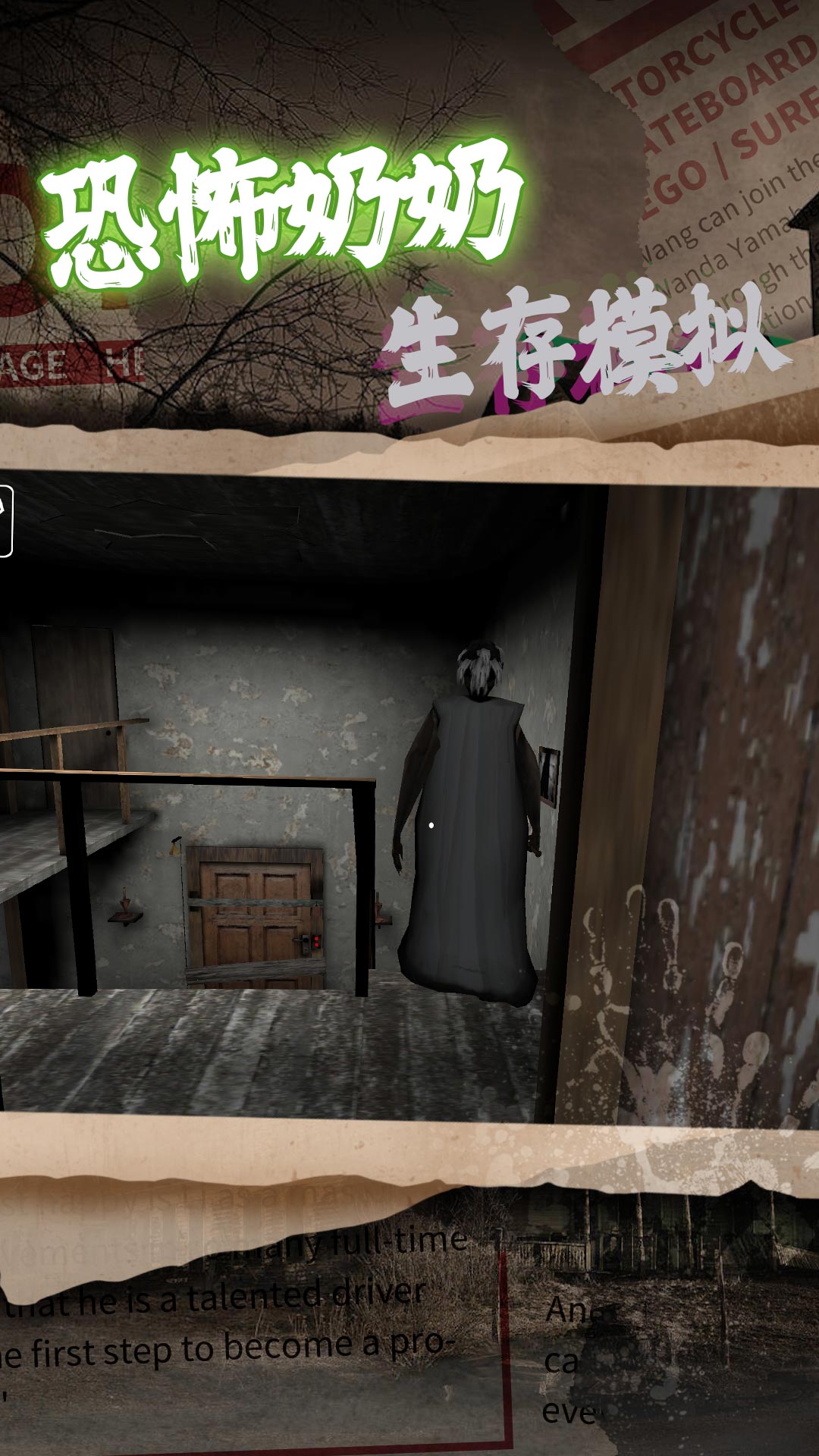This screenshot has width=819, height=1456.
Task: Tap the partially cropped white-outlined button
Action: tap(5, 522)
